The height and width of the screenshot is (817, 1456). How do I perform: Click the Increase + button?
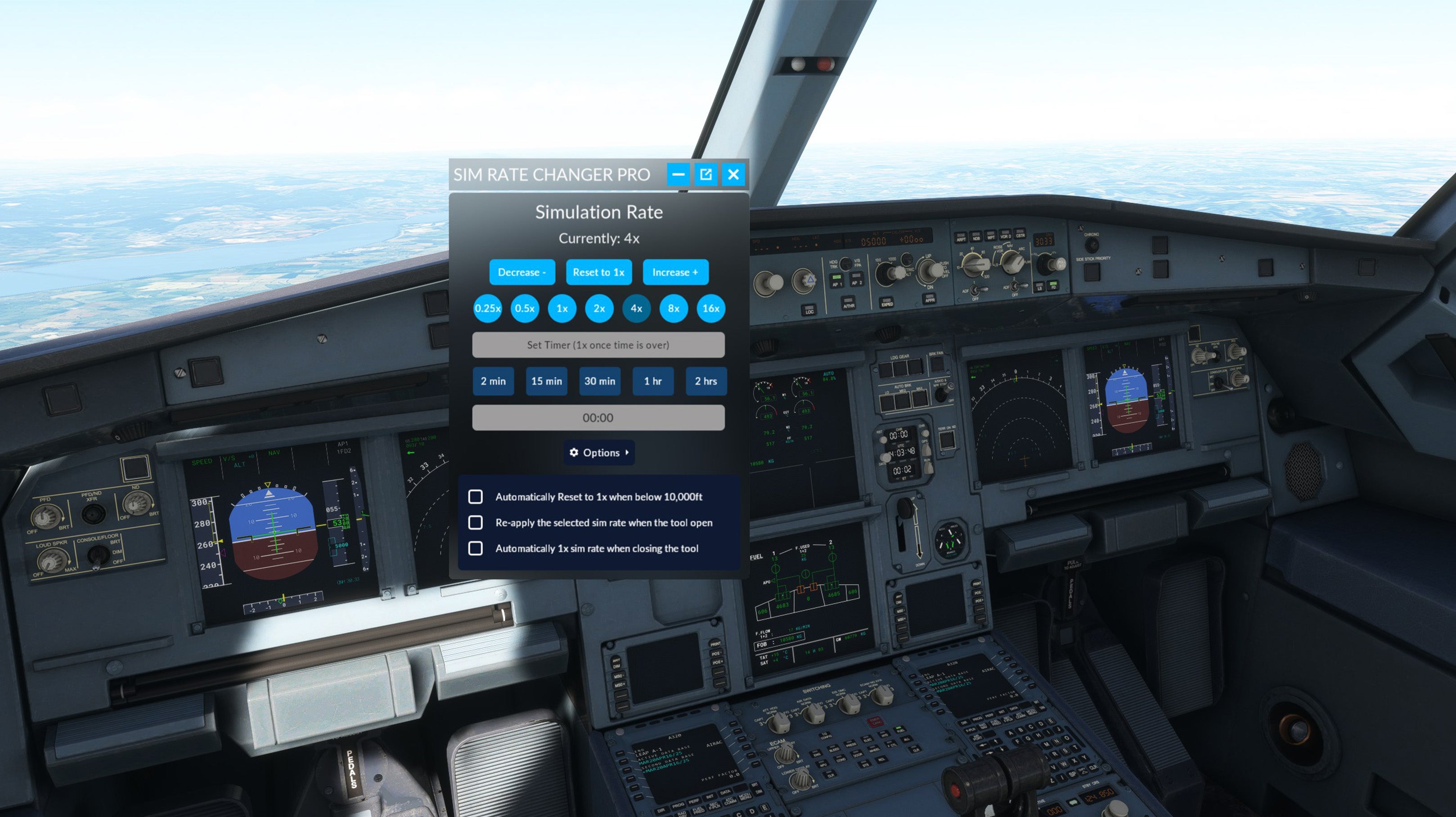(x=675, y=272)
